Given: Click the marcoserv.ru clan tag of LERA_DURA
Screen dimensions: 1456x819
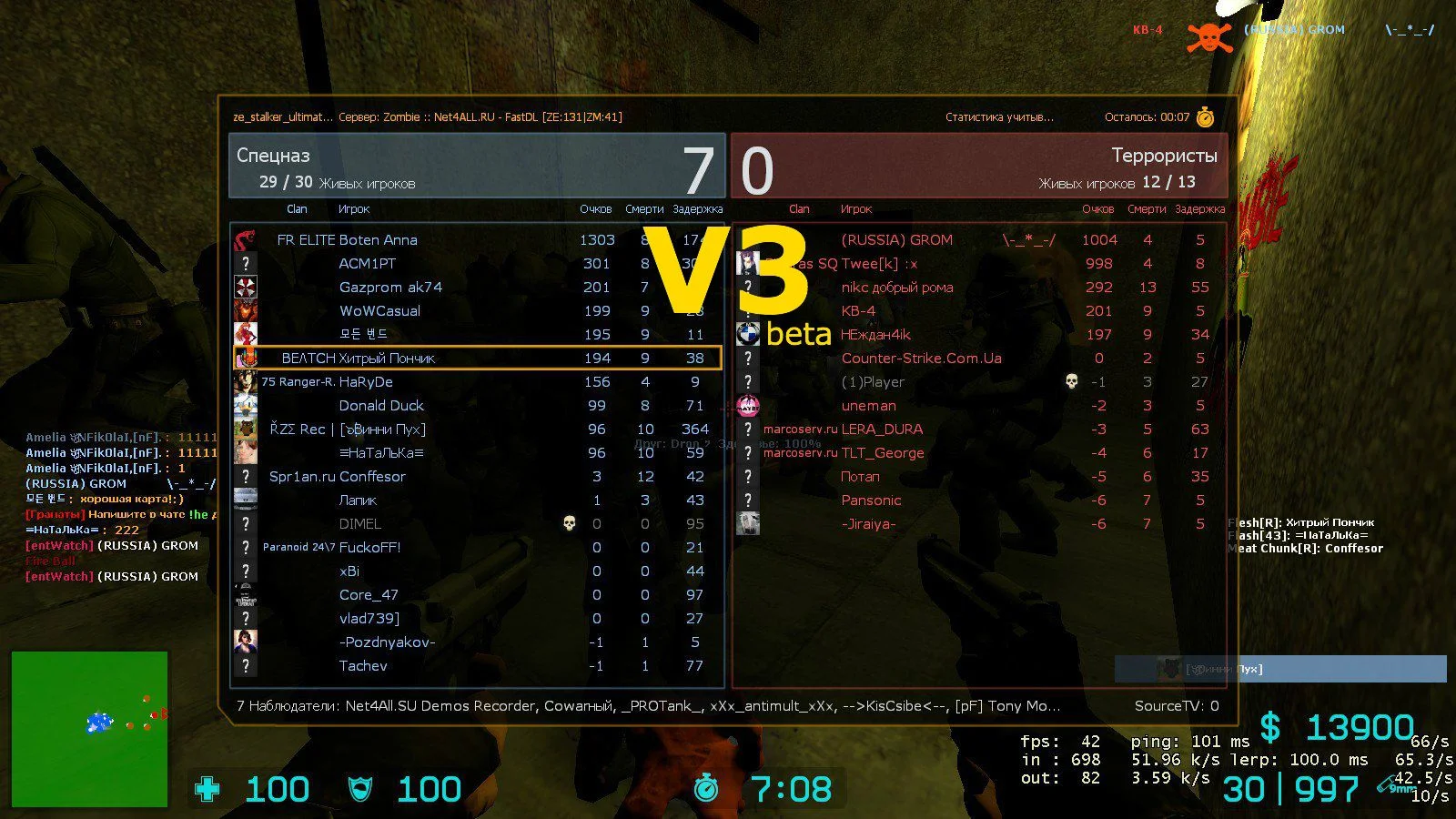Looking at the screenshot, I should click(x=799, y=429).
